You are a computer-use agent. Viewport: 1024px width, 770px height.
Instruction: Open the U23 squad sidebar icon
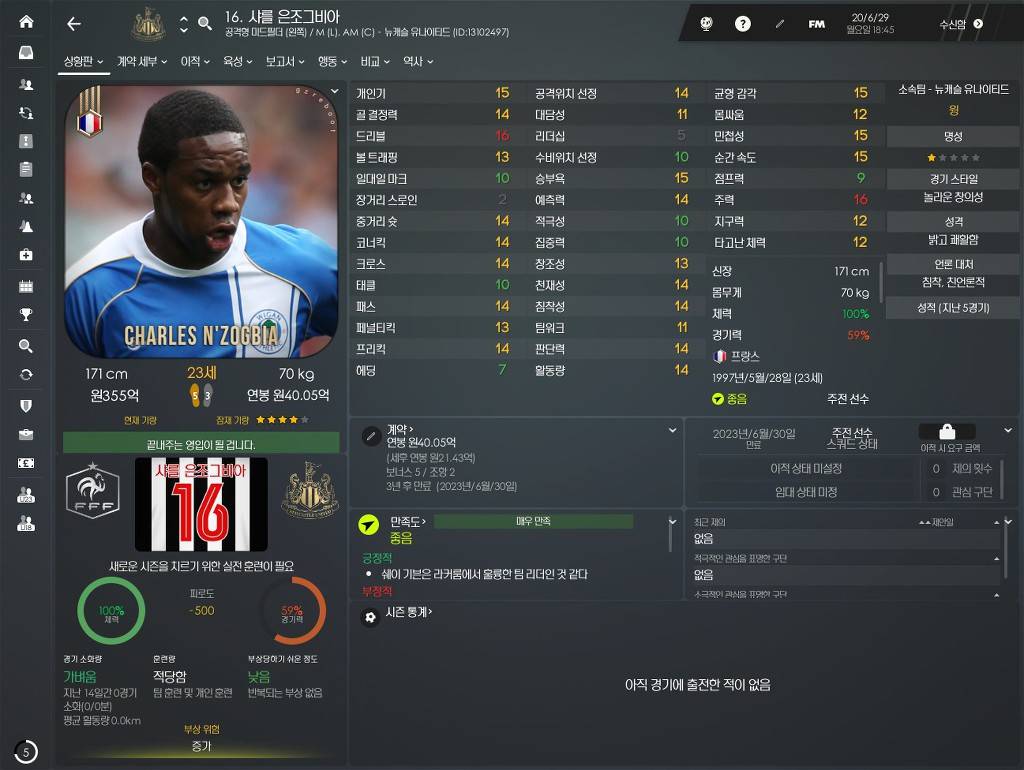click(26, 494)
